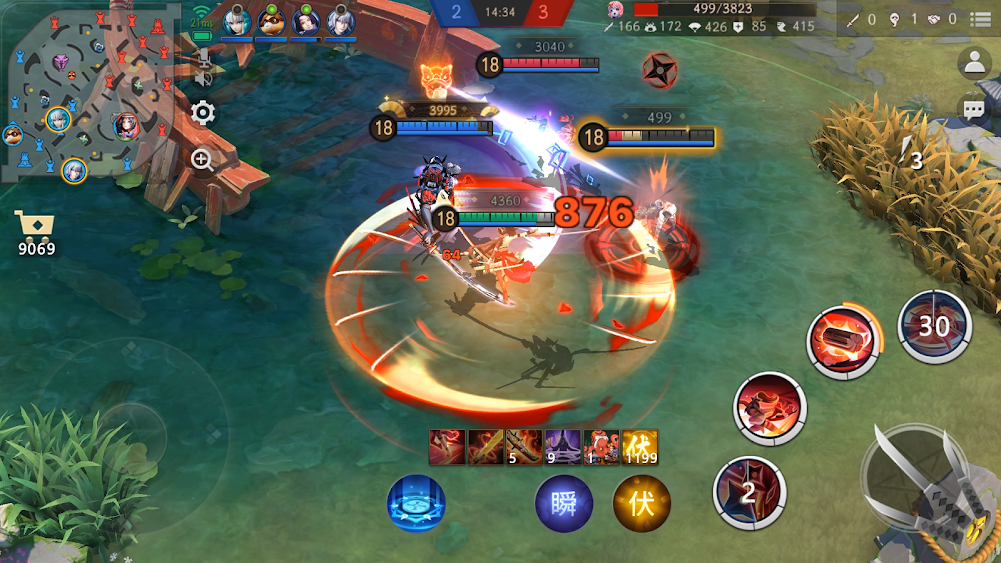Open the shop cart above 9069 gold
1001x563 pixels.
point(34,224)
